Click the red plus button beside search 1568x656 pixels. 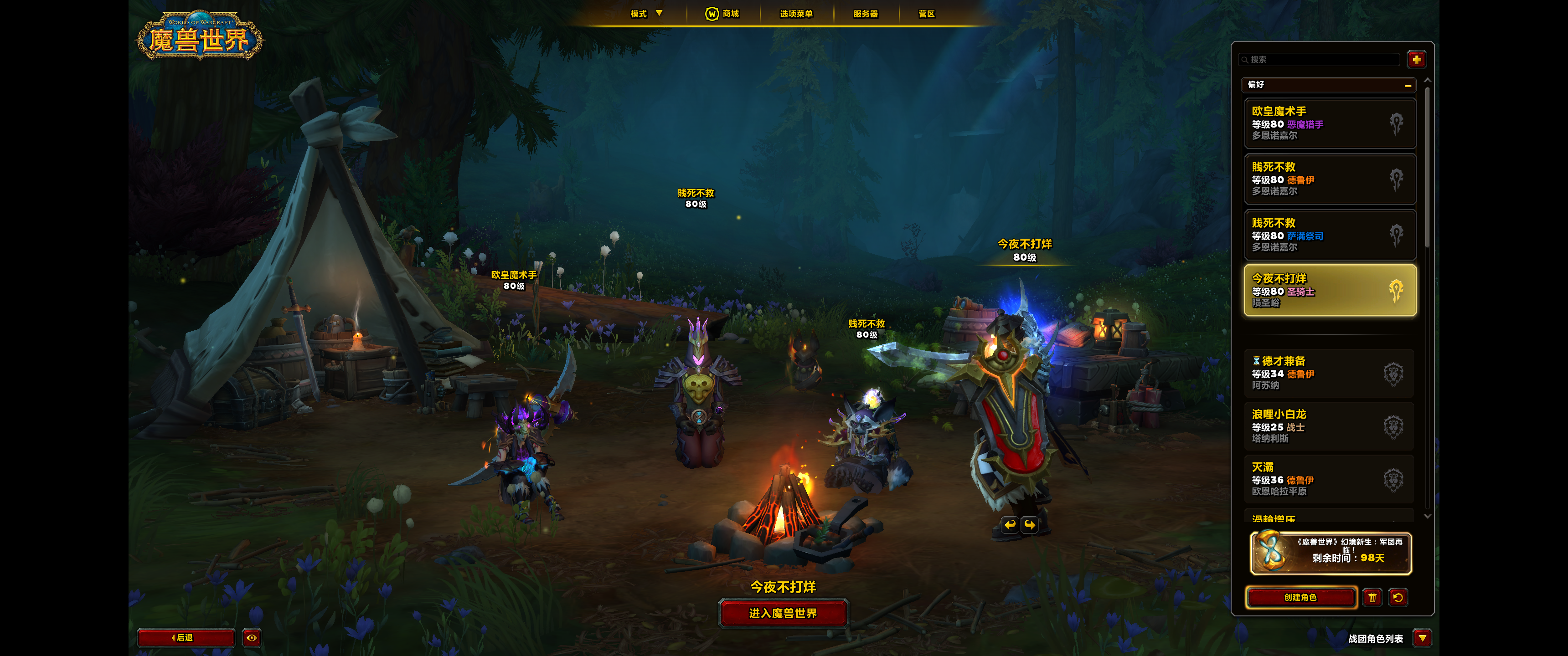[1416, 60]
